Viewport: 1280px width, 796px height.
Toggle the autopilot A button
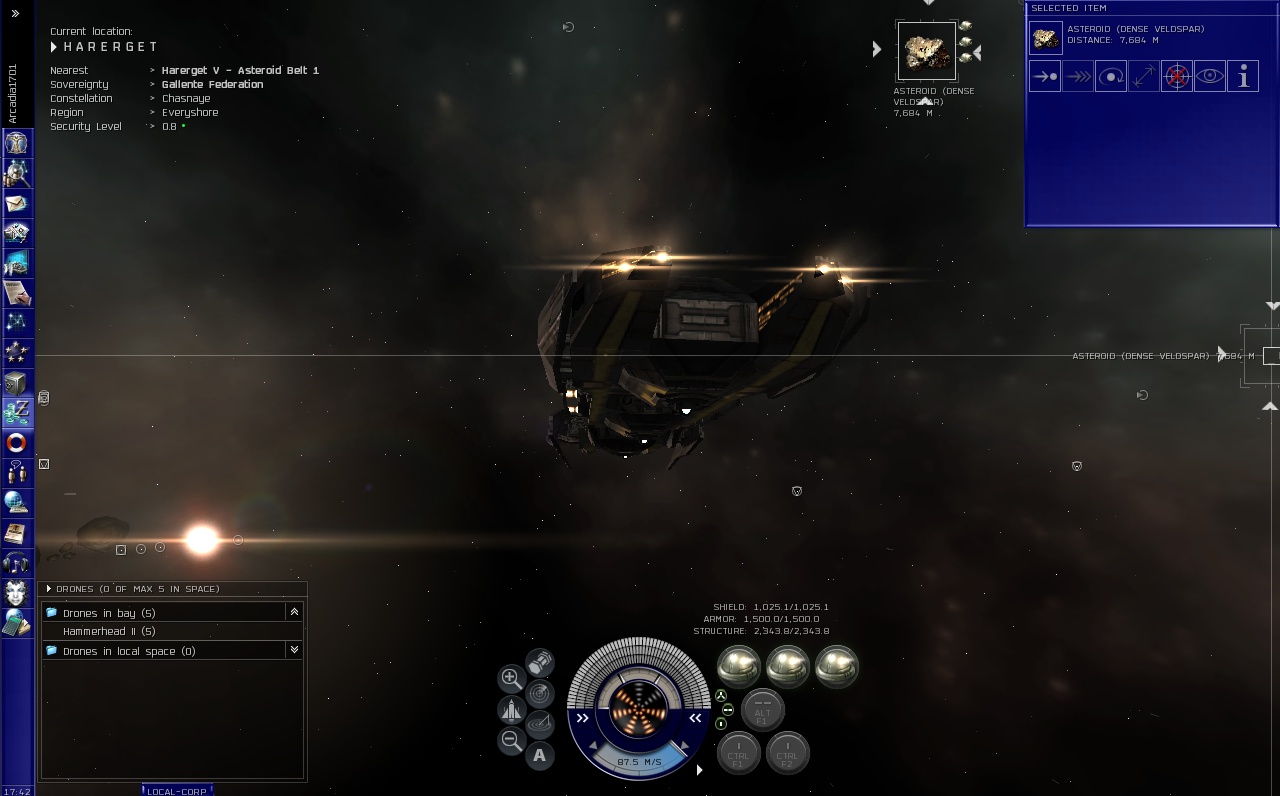(x=540, y=755)
